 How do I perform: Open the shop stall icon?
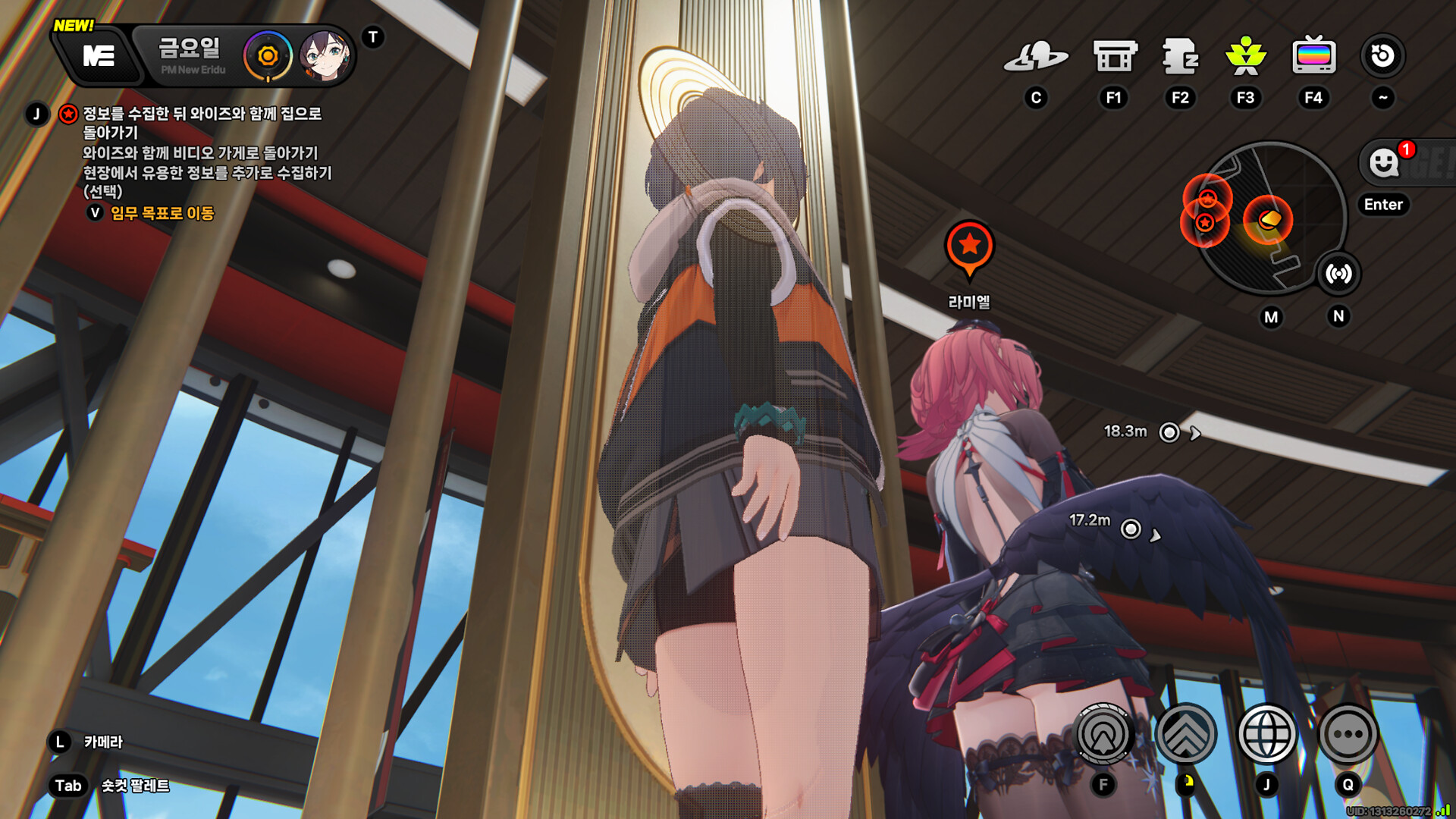[1114, 57]
